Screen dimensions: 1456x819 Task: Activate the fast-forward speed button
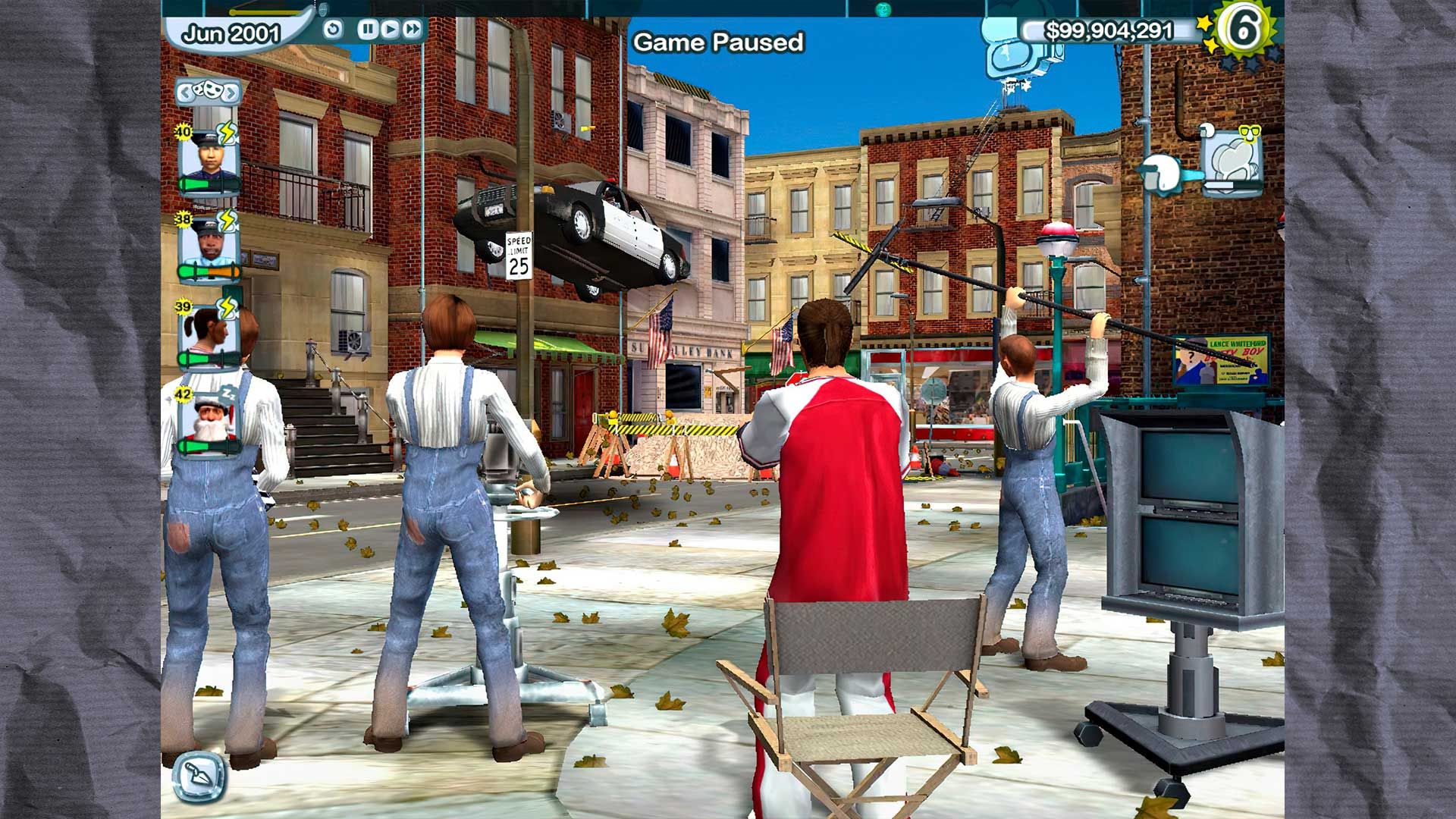[412, 30]
